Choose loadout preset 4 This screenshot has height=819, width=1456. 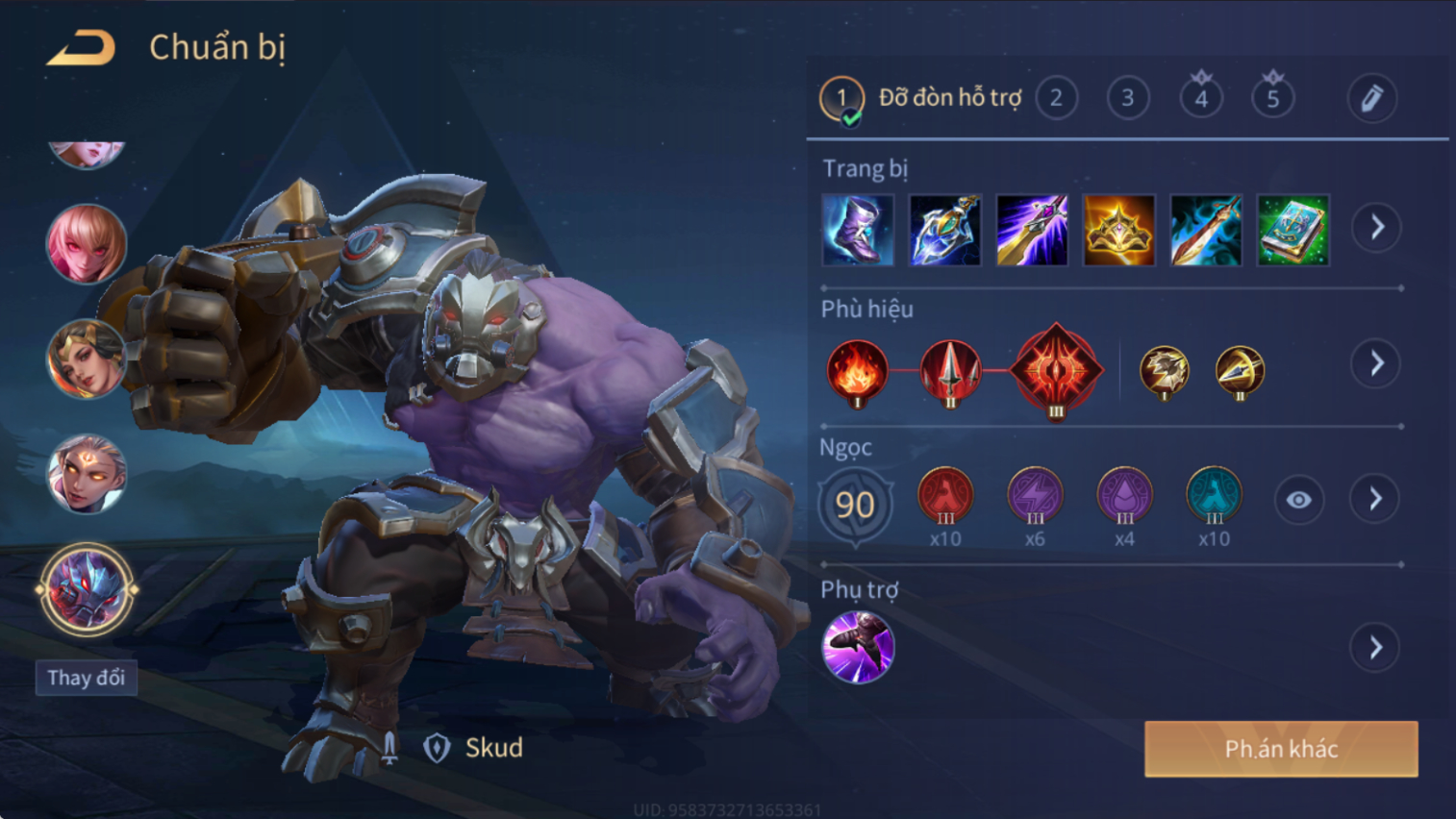pyautogui.click(x=1201, y=98)
